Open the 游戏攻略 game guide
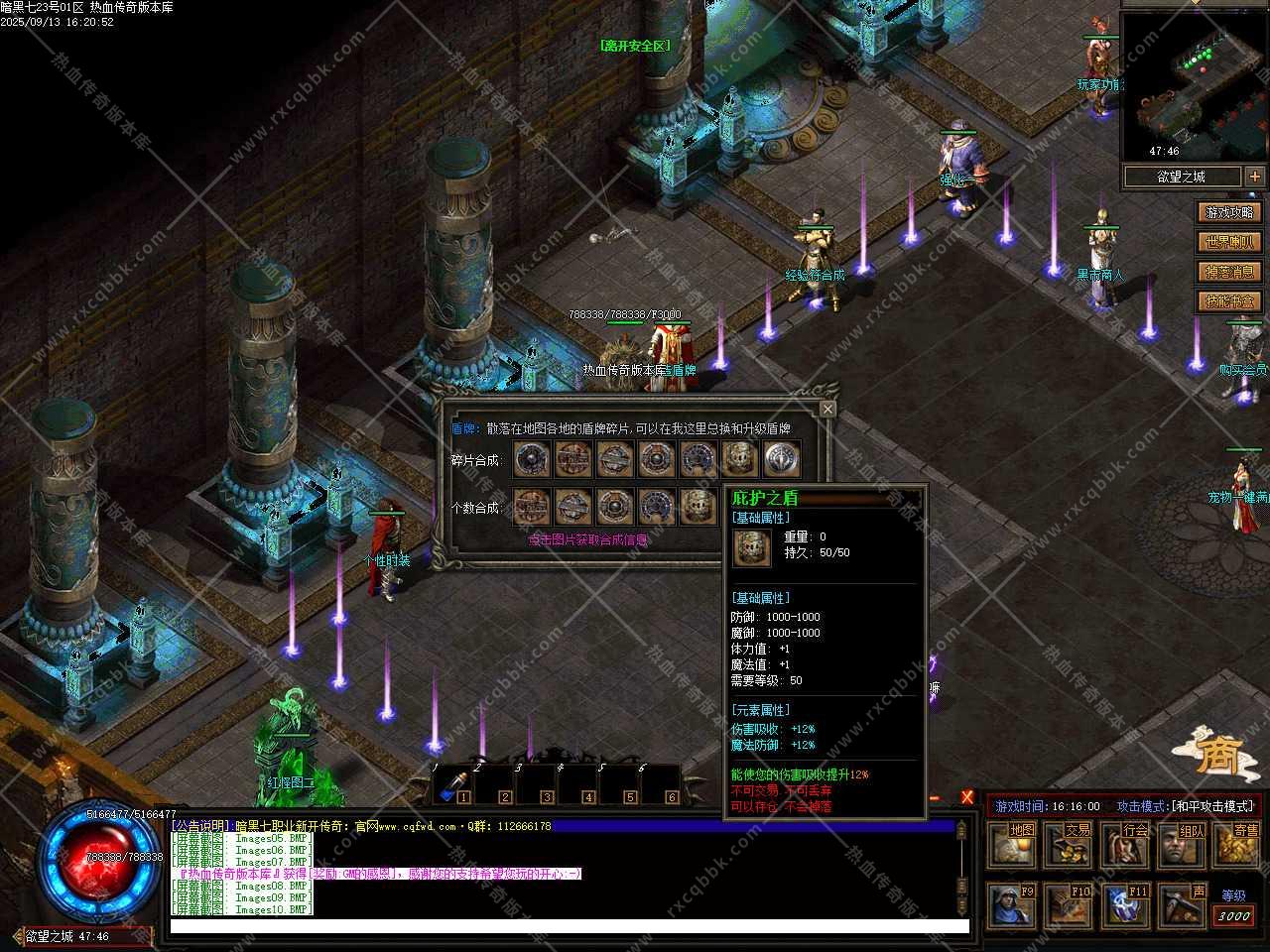 [1229, 212]
